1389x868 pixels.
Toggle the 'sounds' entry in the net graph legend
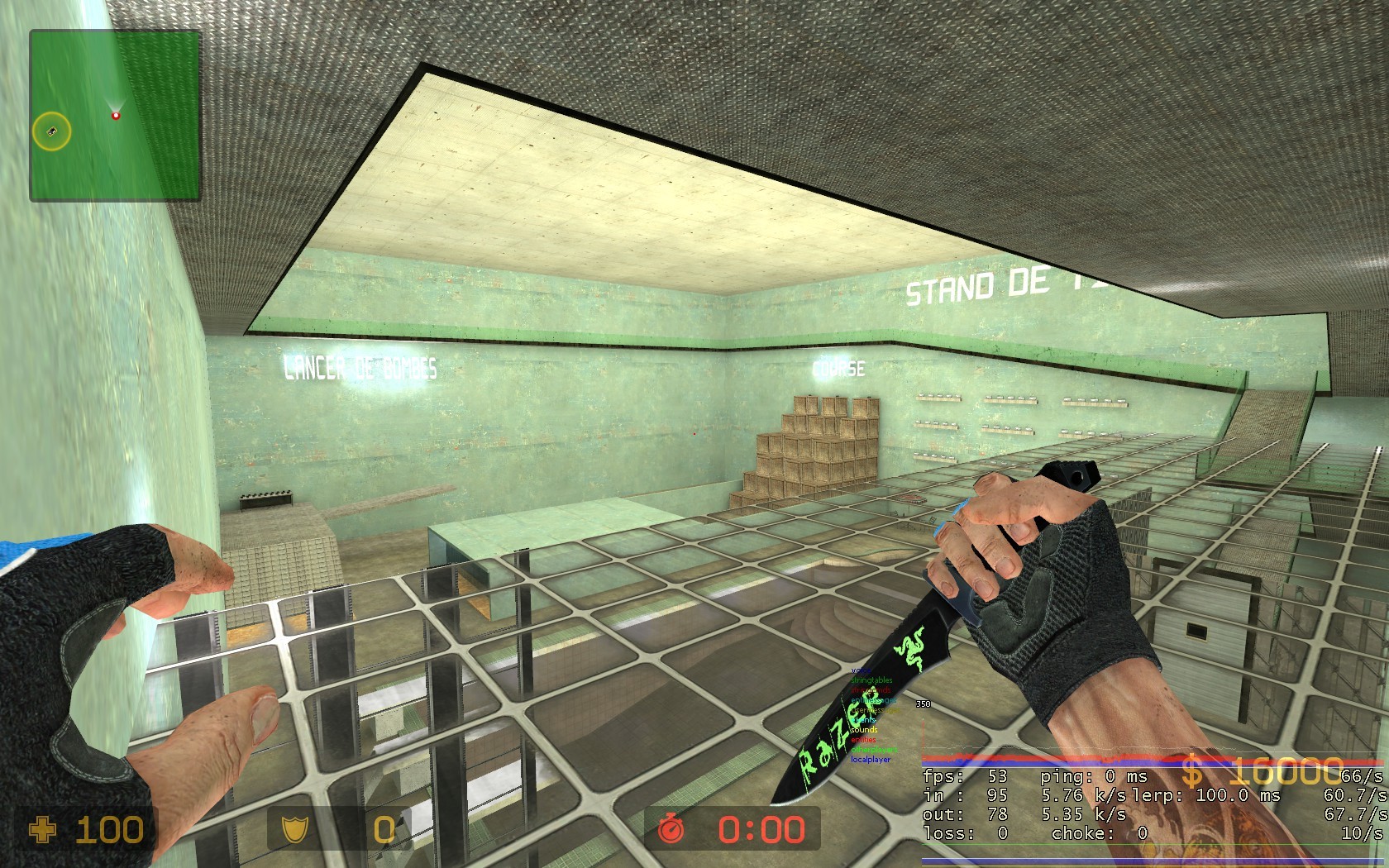click(x=864, y=730)
